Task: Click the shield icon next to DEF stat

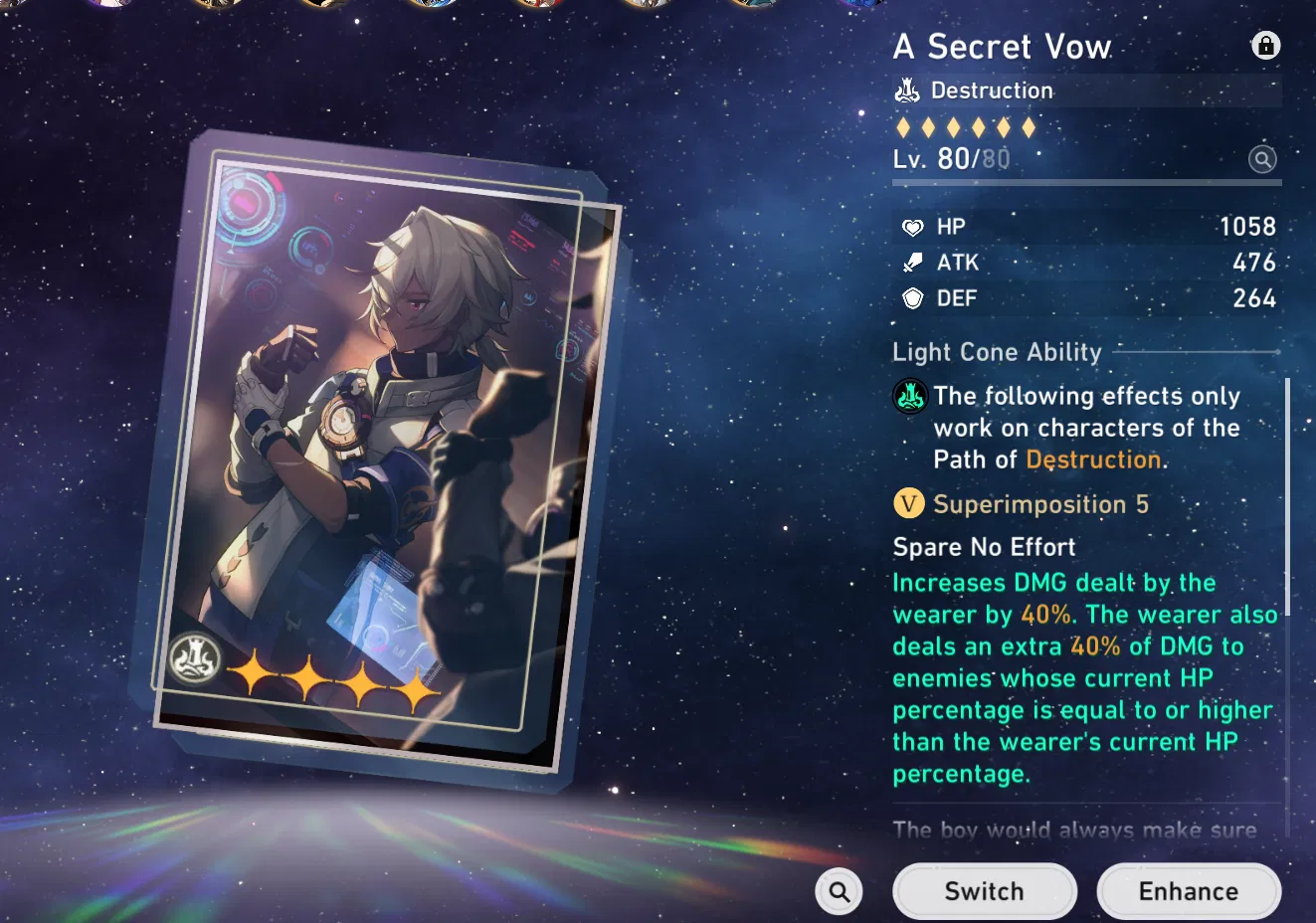Action: click(911, 297)
